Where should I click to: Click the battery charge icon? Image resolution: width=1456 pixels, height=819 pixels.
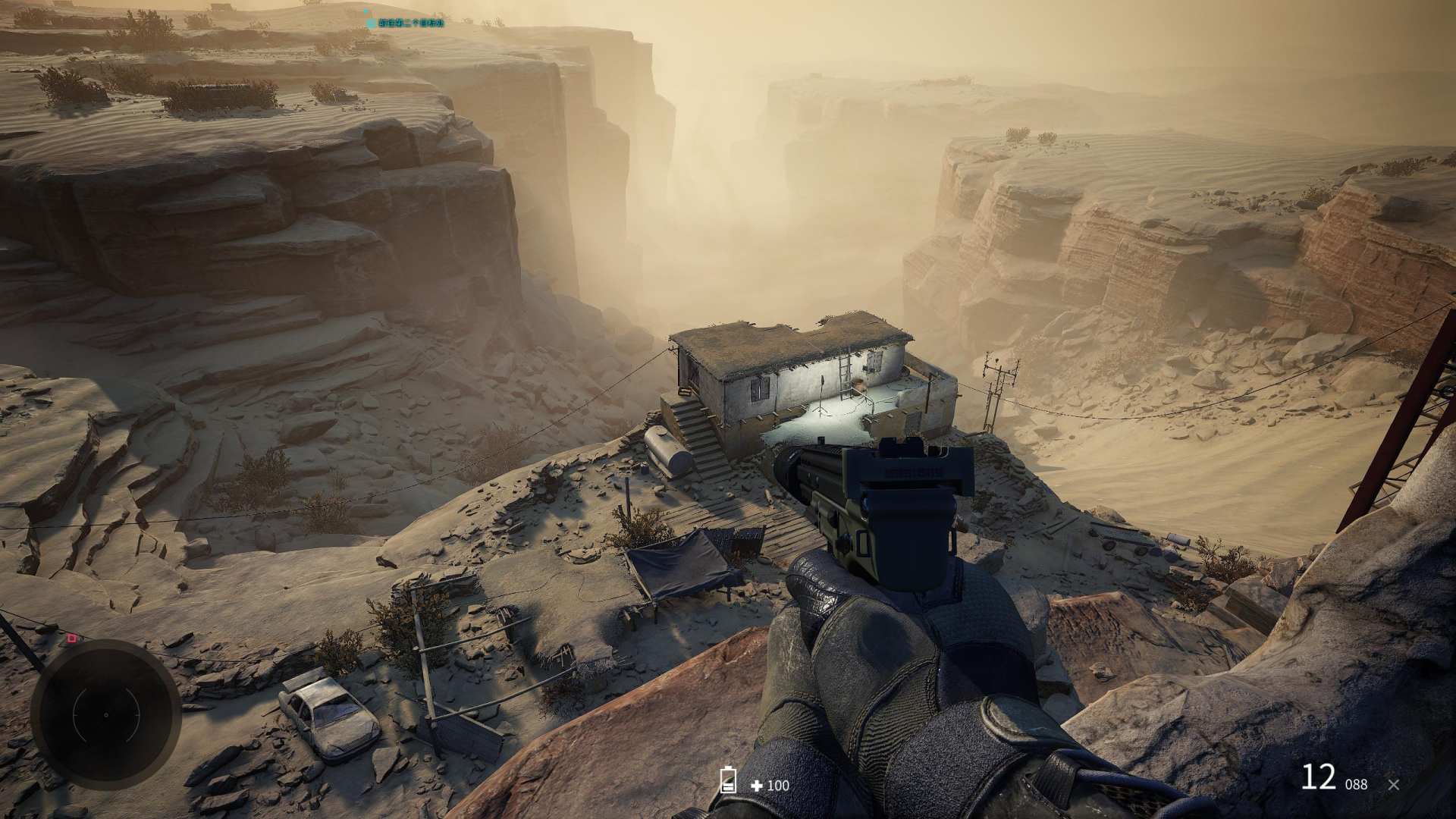pyautogui.click(x=728, y=780)
